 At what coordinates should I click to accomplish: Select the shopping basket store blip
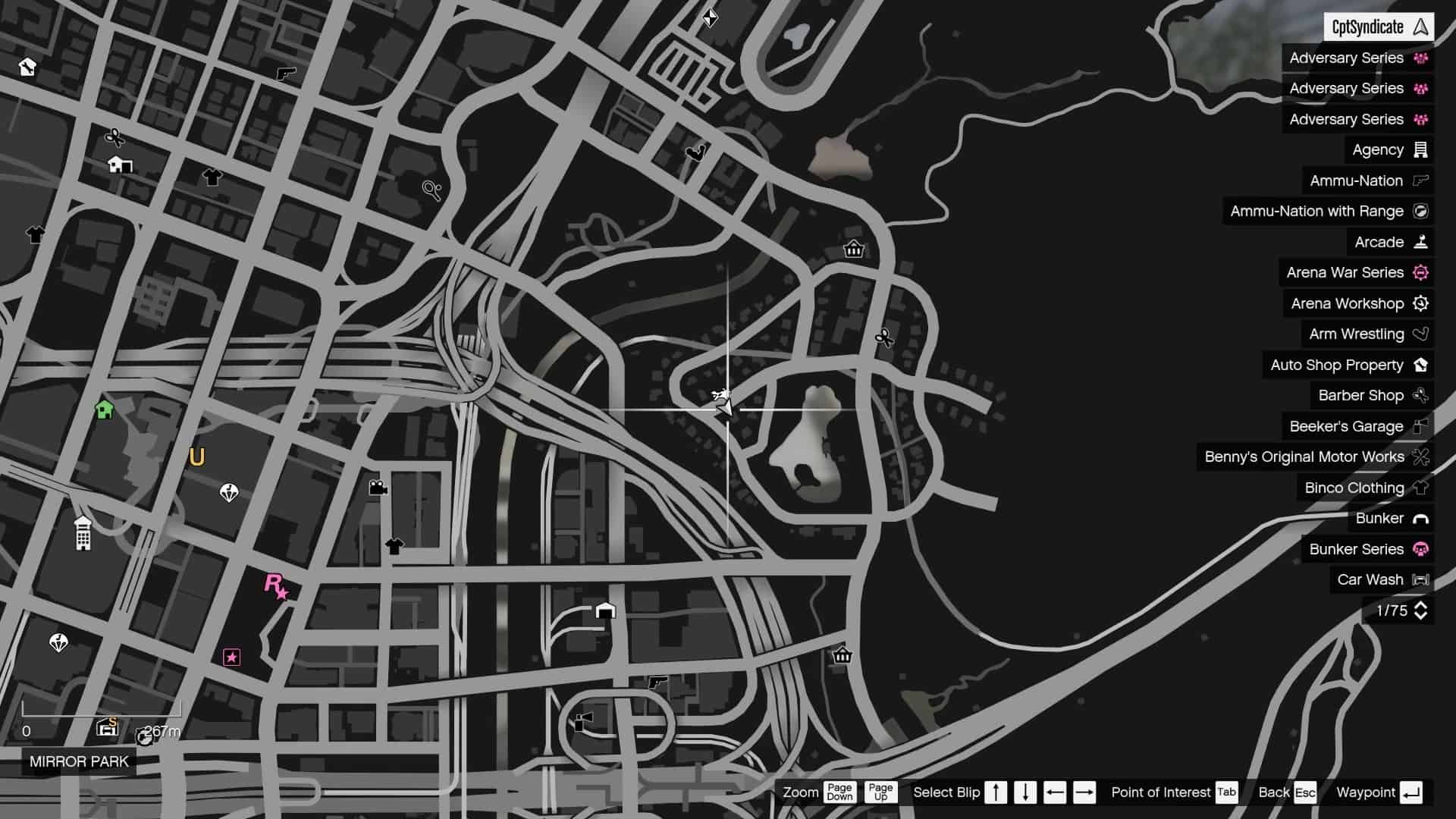pyautogui.click(x=854, y=248)
